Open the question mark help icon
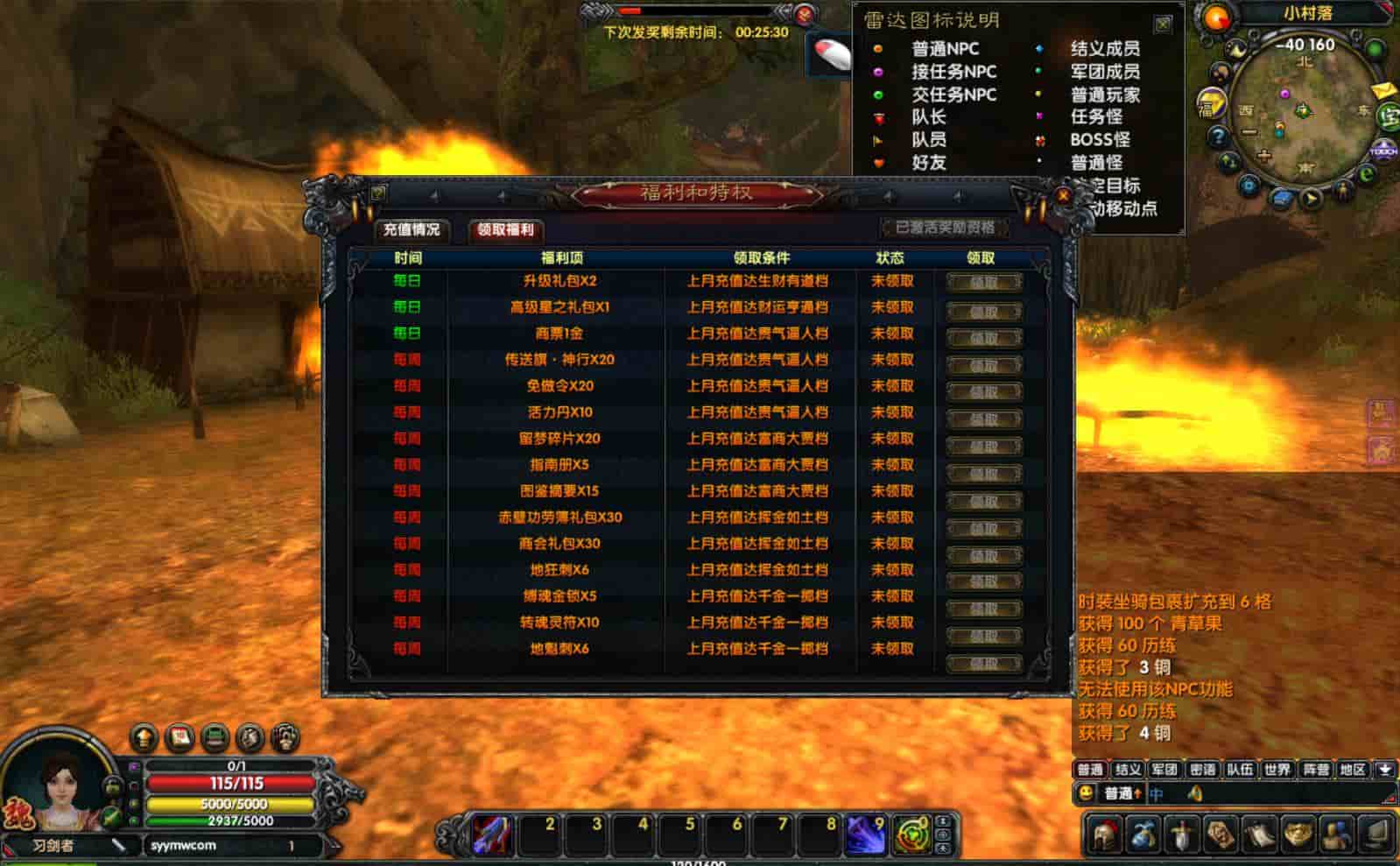 [x=1217, y=137]
